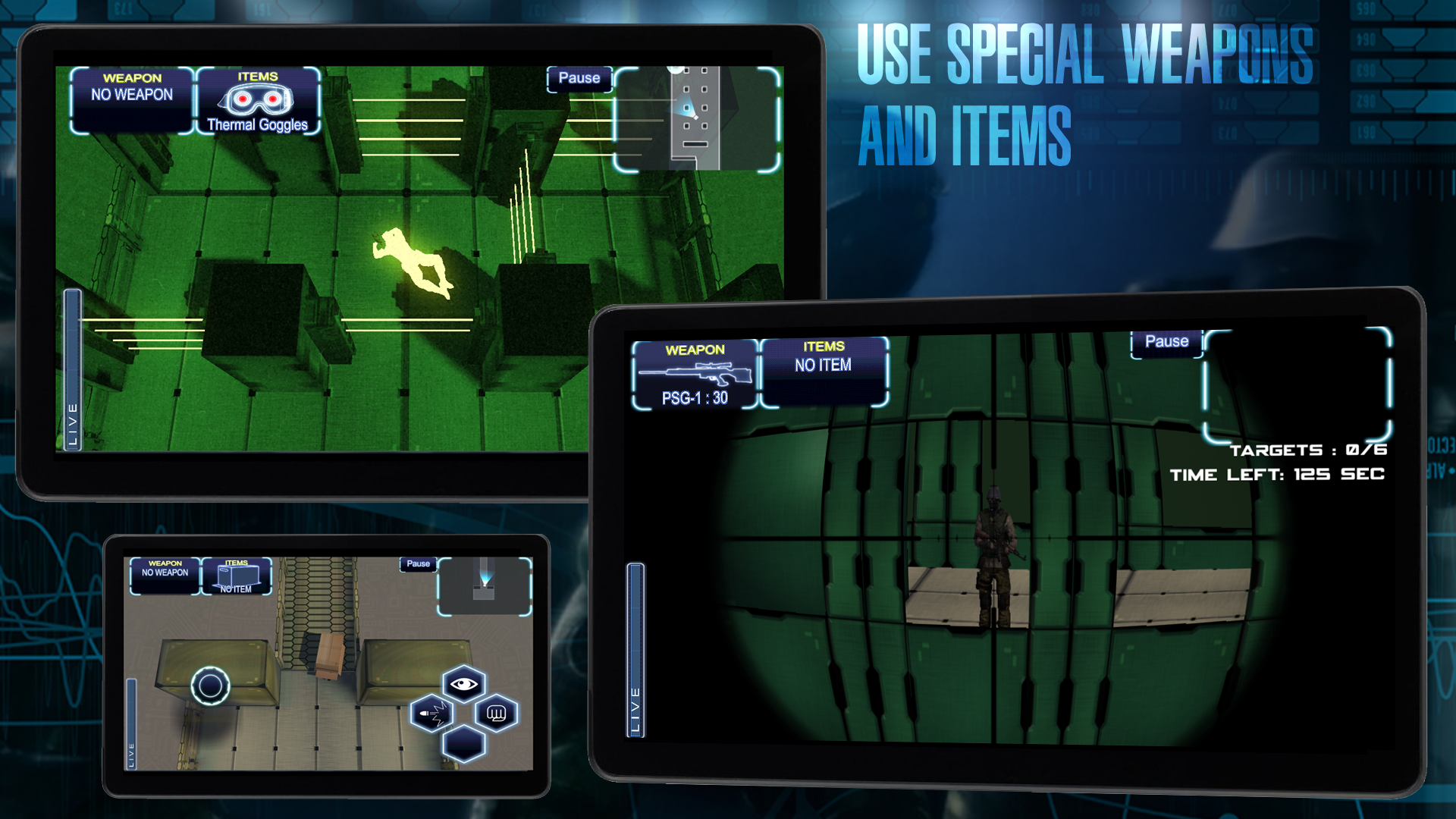Tap the minimap in the top-right corner
Screen dimensions: 1456x819
[694, 118]
